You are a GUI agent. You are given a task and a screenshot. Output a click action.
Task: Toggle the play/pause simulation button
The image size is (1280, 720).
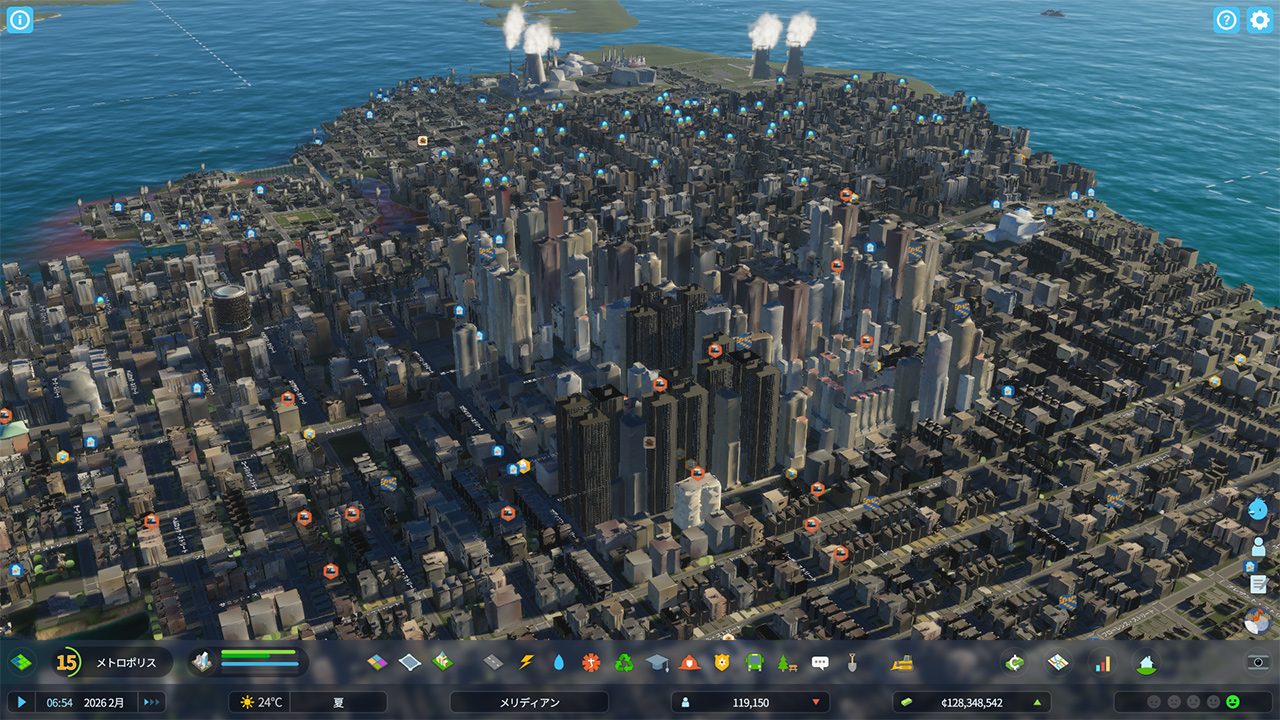pos(22,702)
